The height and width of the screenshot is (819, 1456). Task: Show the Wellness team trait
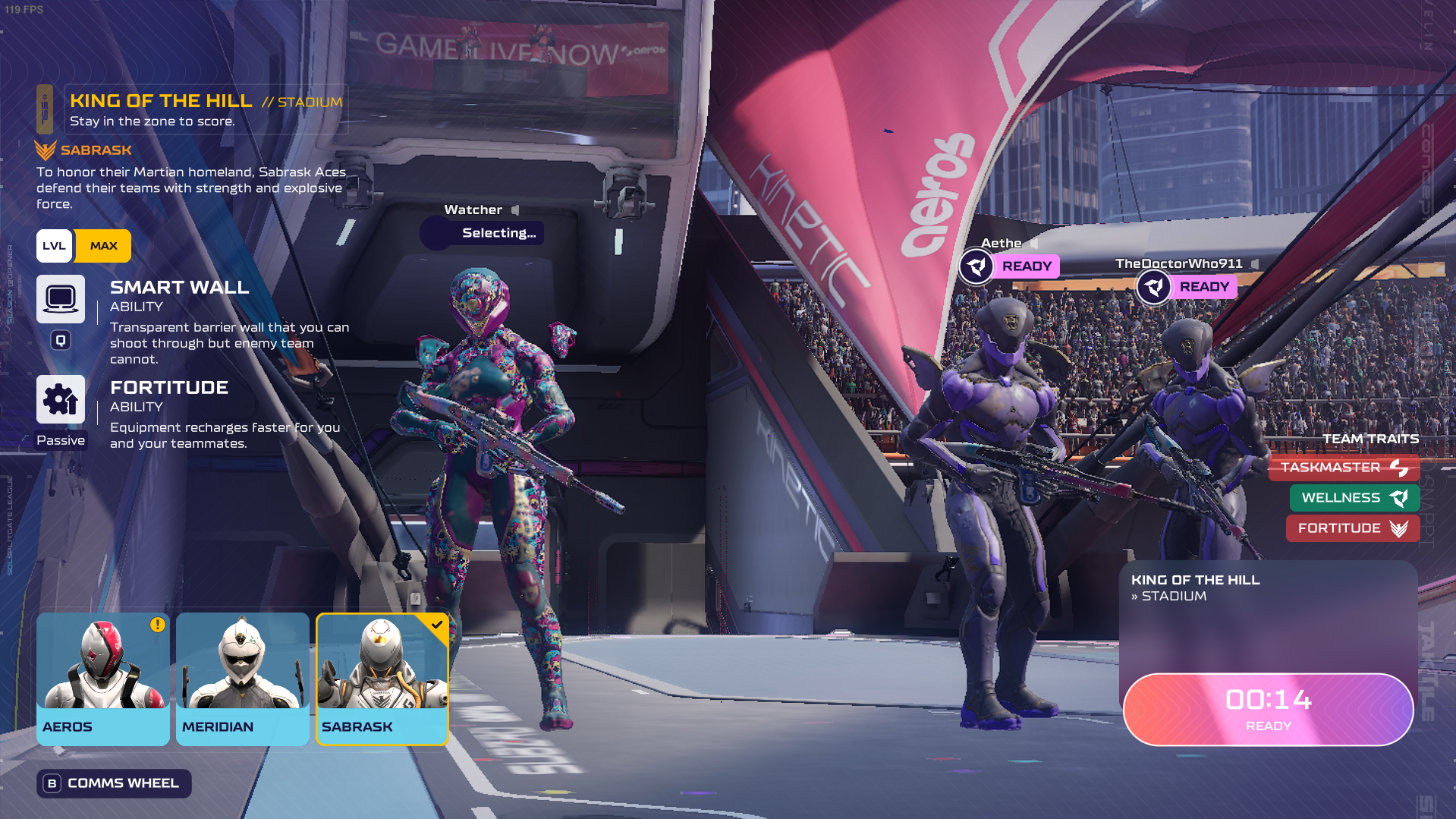click(1354, 498)
